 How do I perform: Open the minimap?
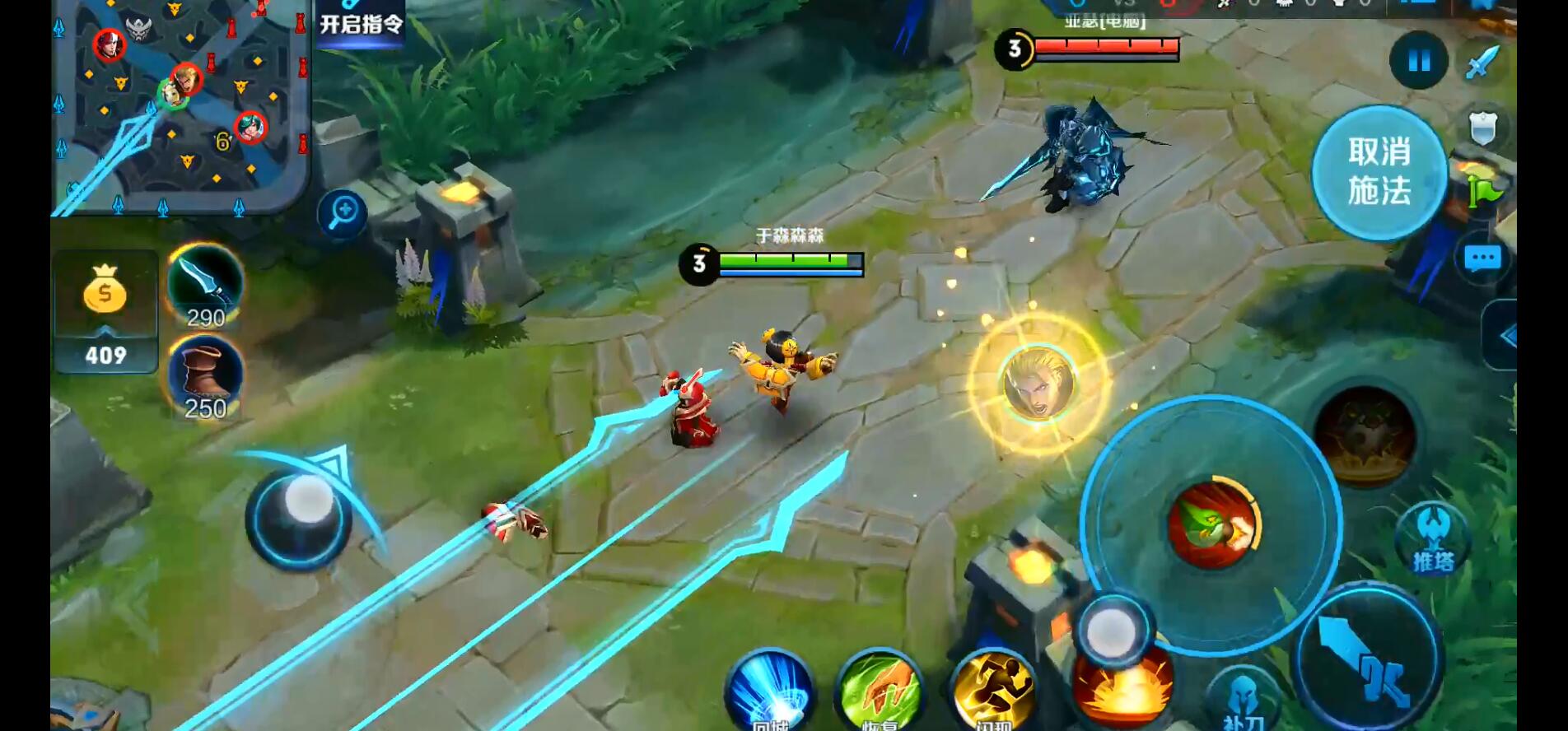(x=181, y=107)
